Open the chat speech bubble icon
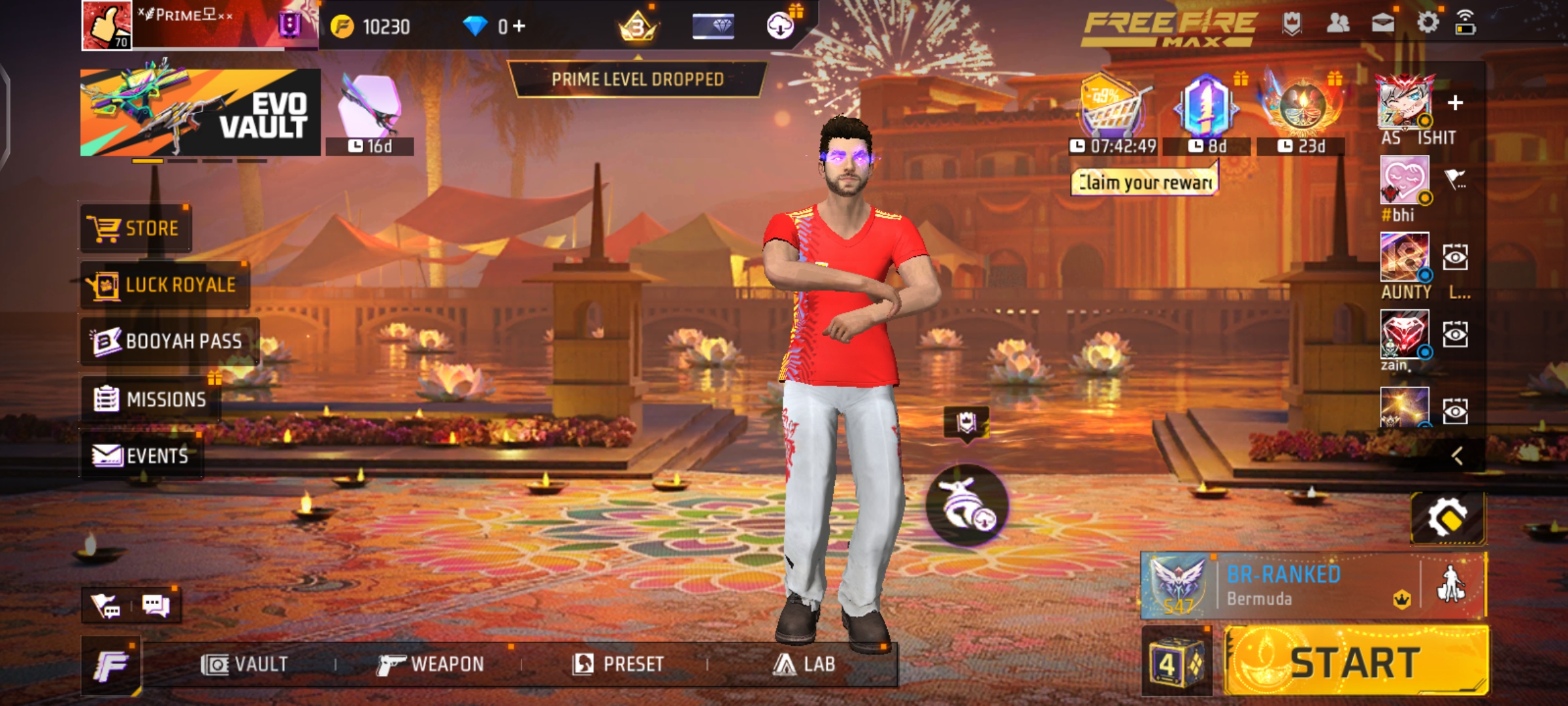Screen dimensions: 1568x706 point(156,605)
